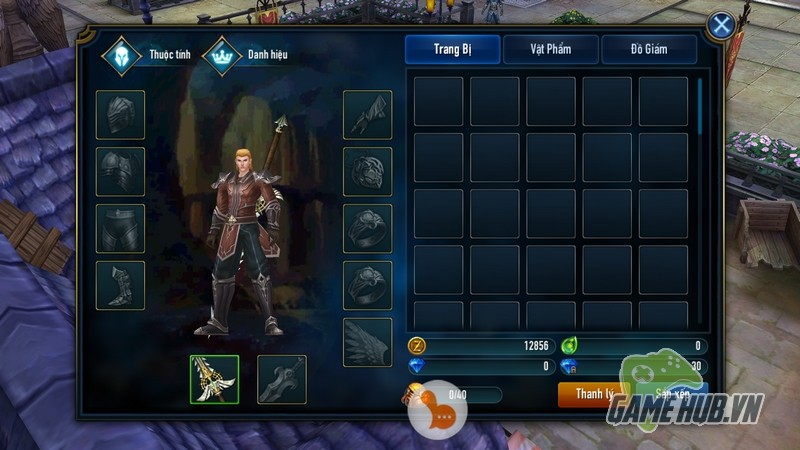This screenshot has width=800, height=450.
Task: Click the Thanh lý button
Action: [x=594, y=394]
